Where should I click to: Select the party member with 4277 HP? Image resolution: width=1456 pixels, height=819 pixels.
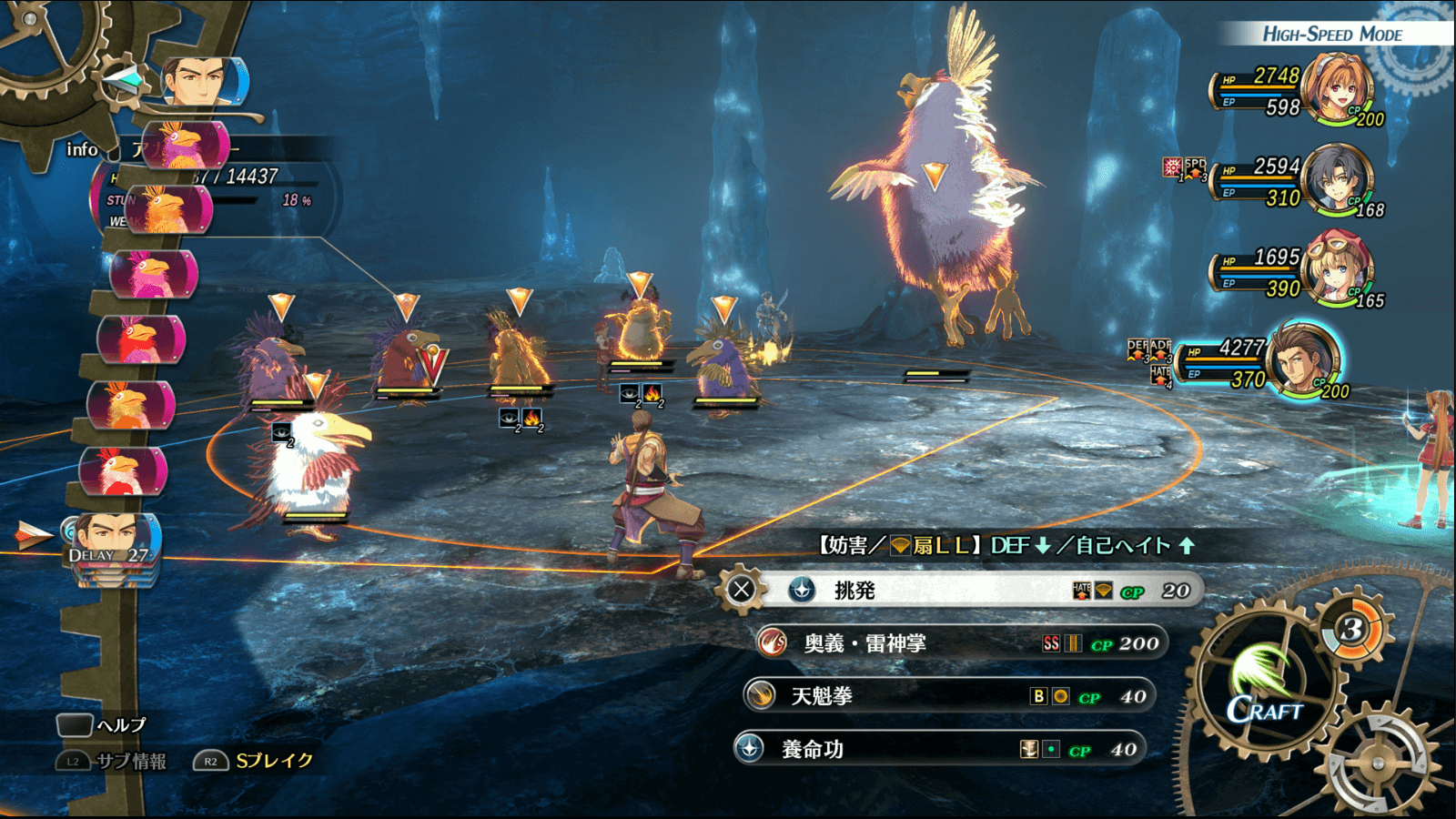coord(1301,360)
